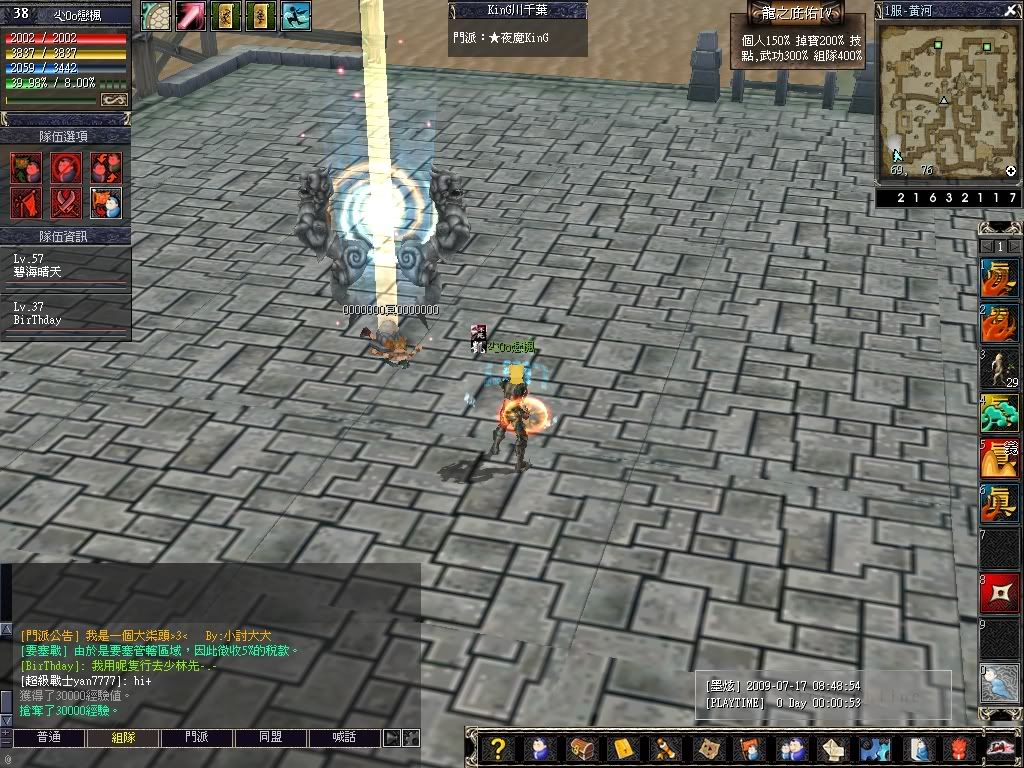Use the green cloud skill in slot 4
Viewport: 1024px width, 768px height.
[x=999, y=413]
